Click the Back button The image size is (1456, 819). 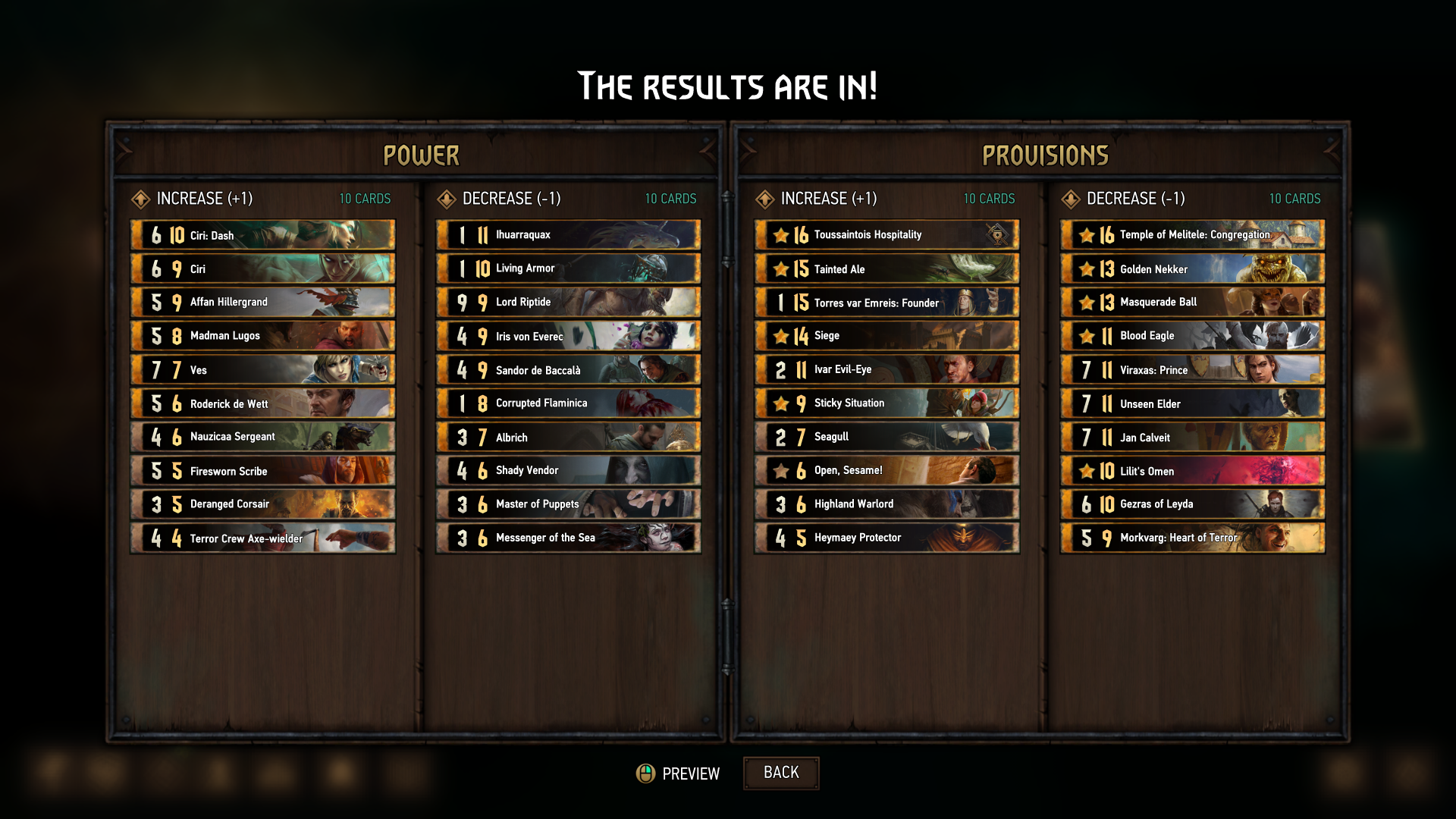[780, 773]
